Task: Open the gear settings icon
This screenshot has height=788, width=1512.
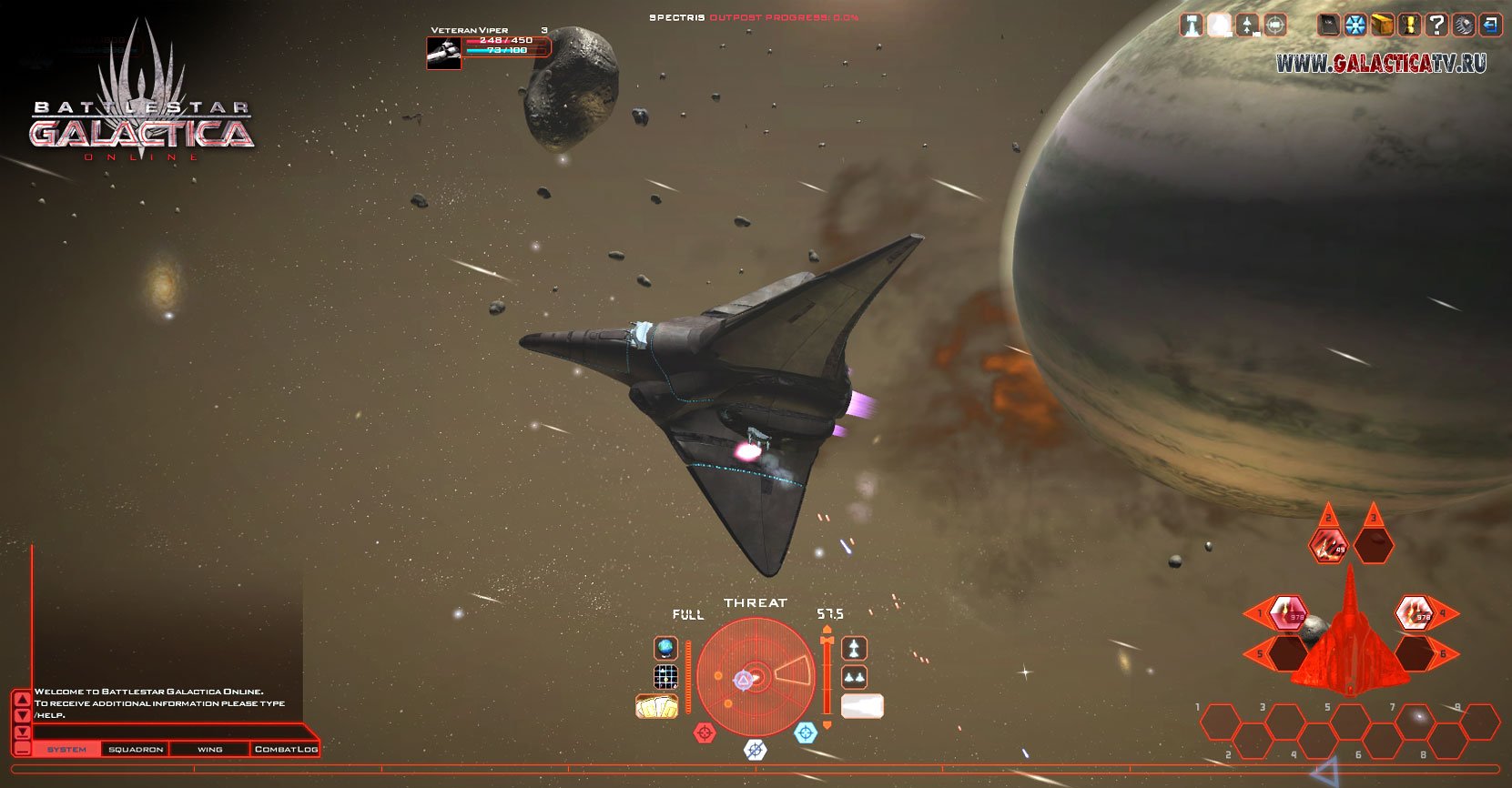Action: [x=1463, y=25]
